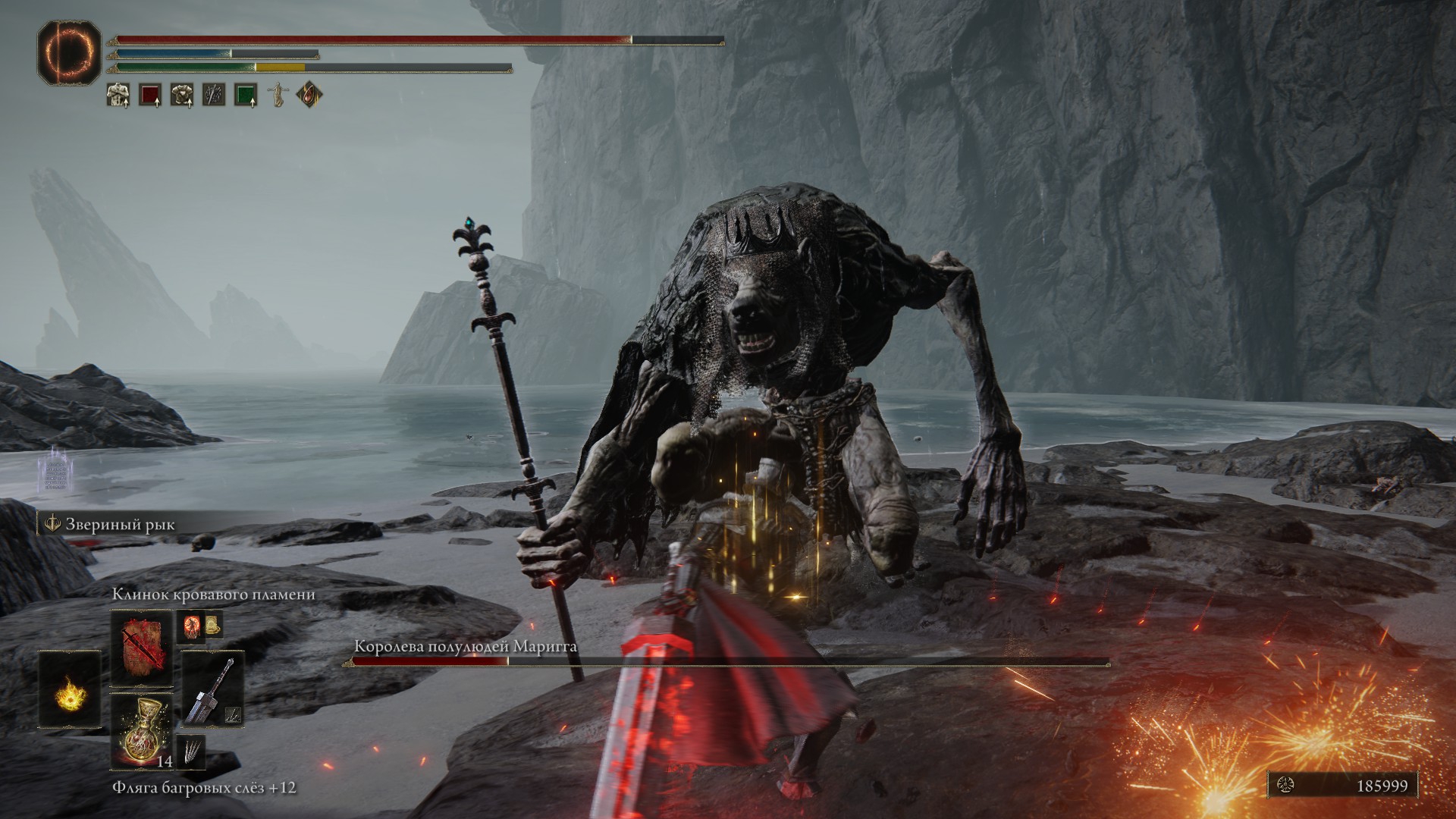Screen dimensions: 1456x819
Task: Select the flame seal left-hand slot
Action: 70,690
